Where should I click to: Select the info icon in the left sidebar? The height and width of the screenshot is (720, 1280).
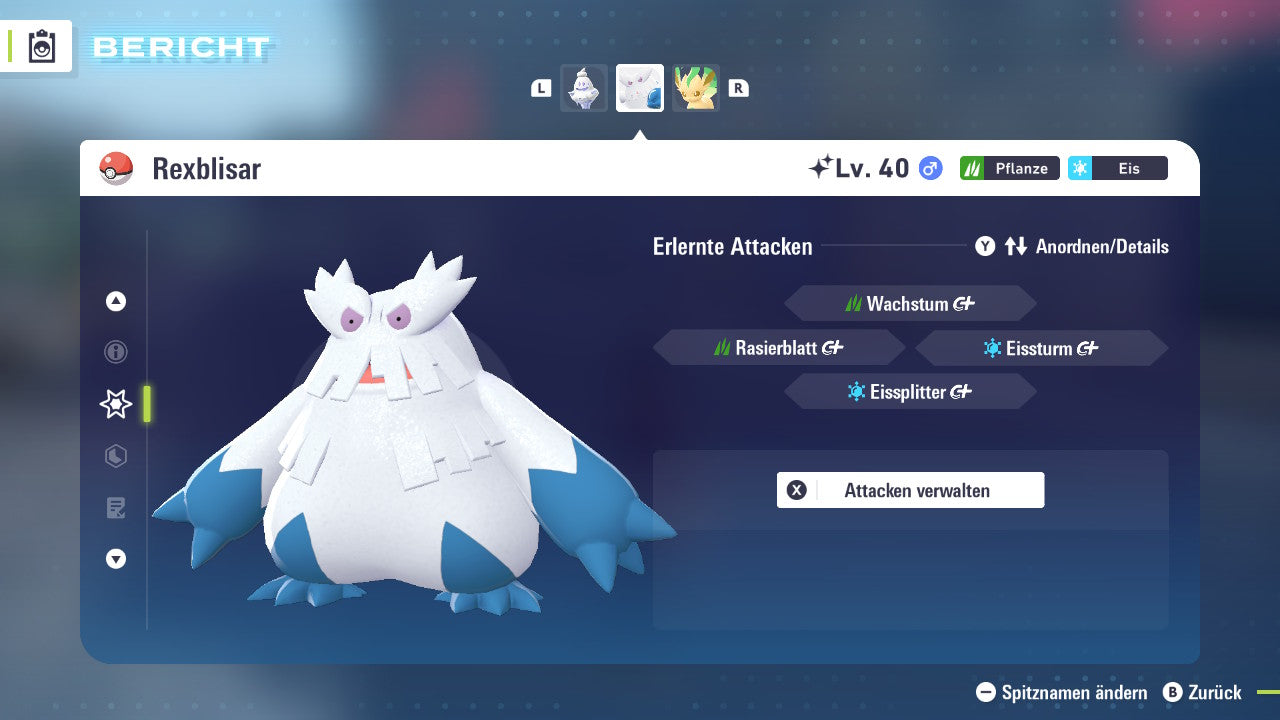116,352
